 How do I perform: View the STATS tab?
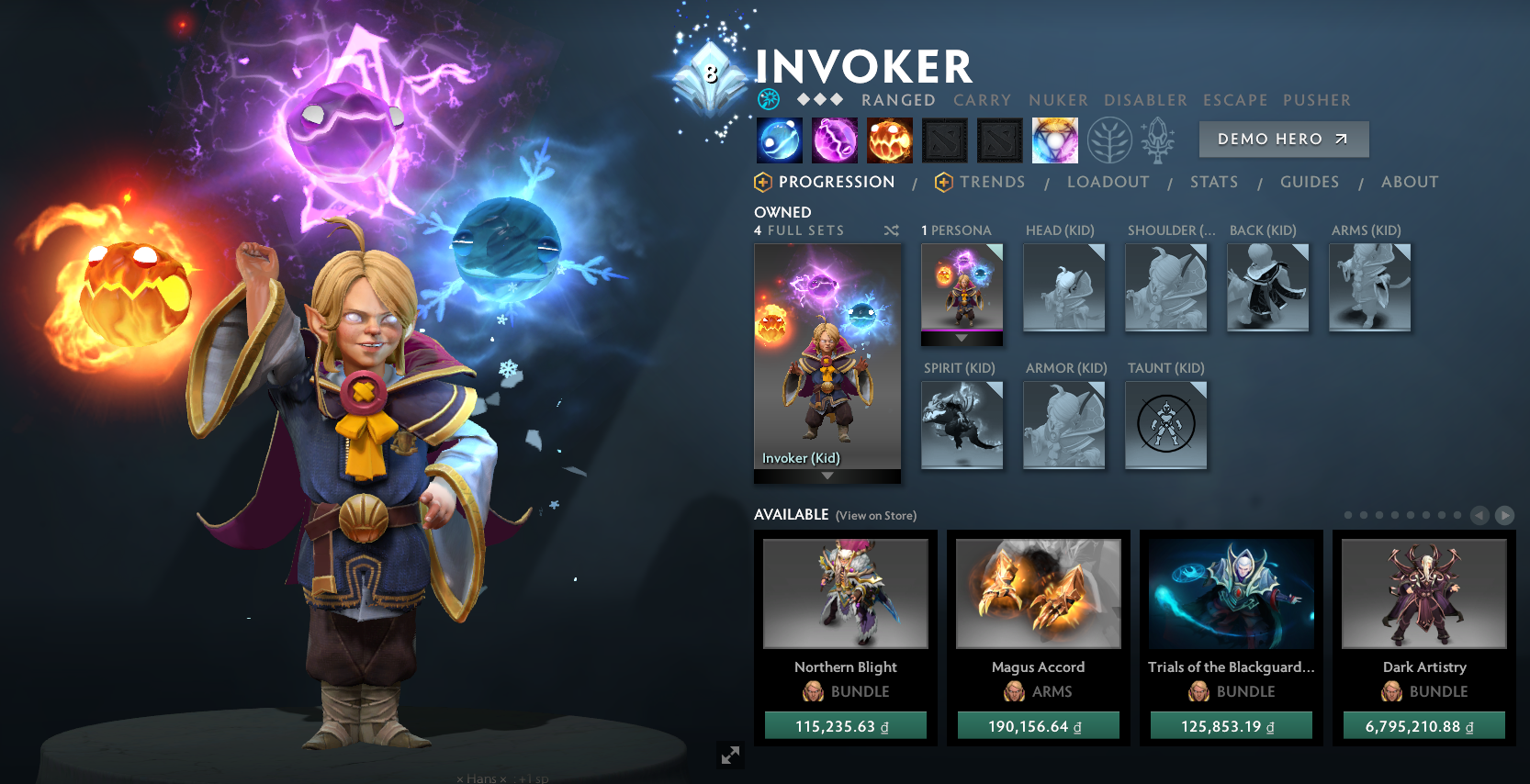[x=1213, y=182]
